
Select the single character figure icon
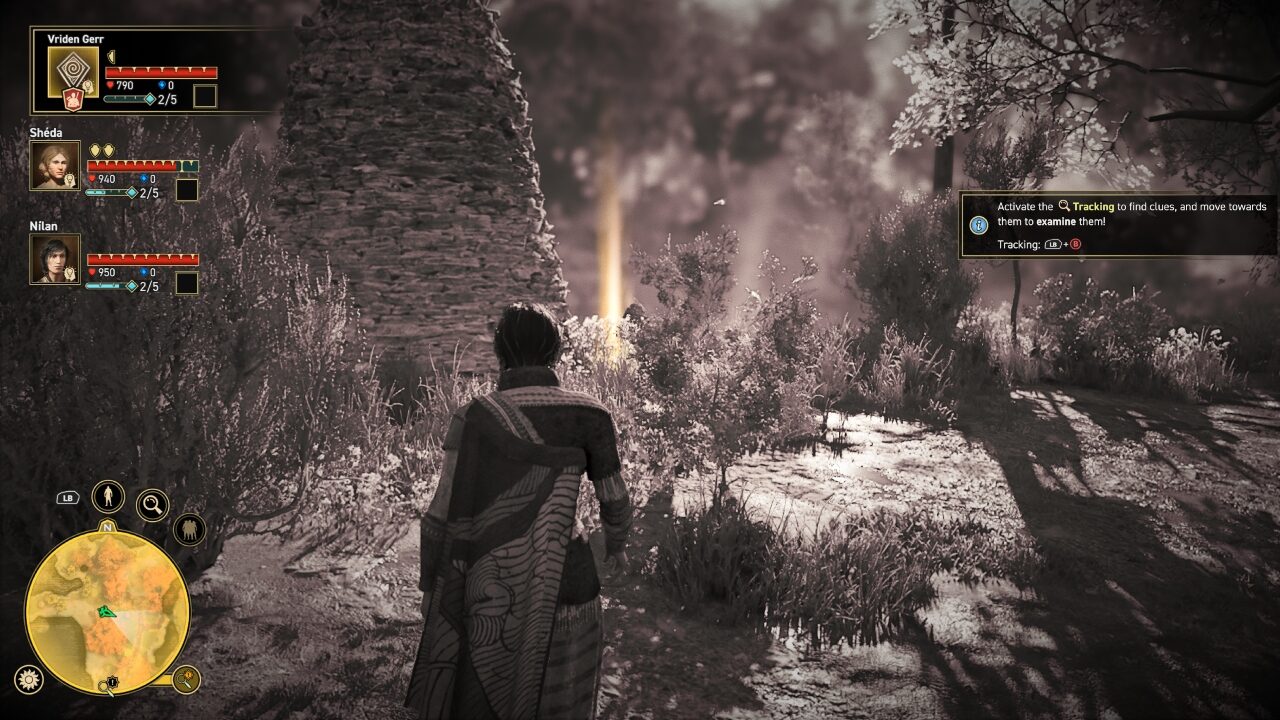click(108, 496)
